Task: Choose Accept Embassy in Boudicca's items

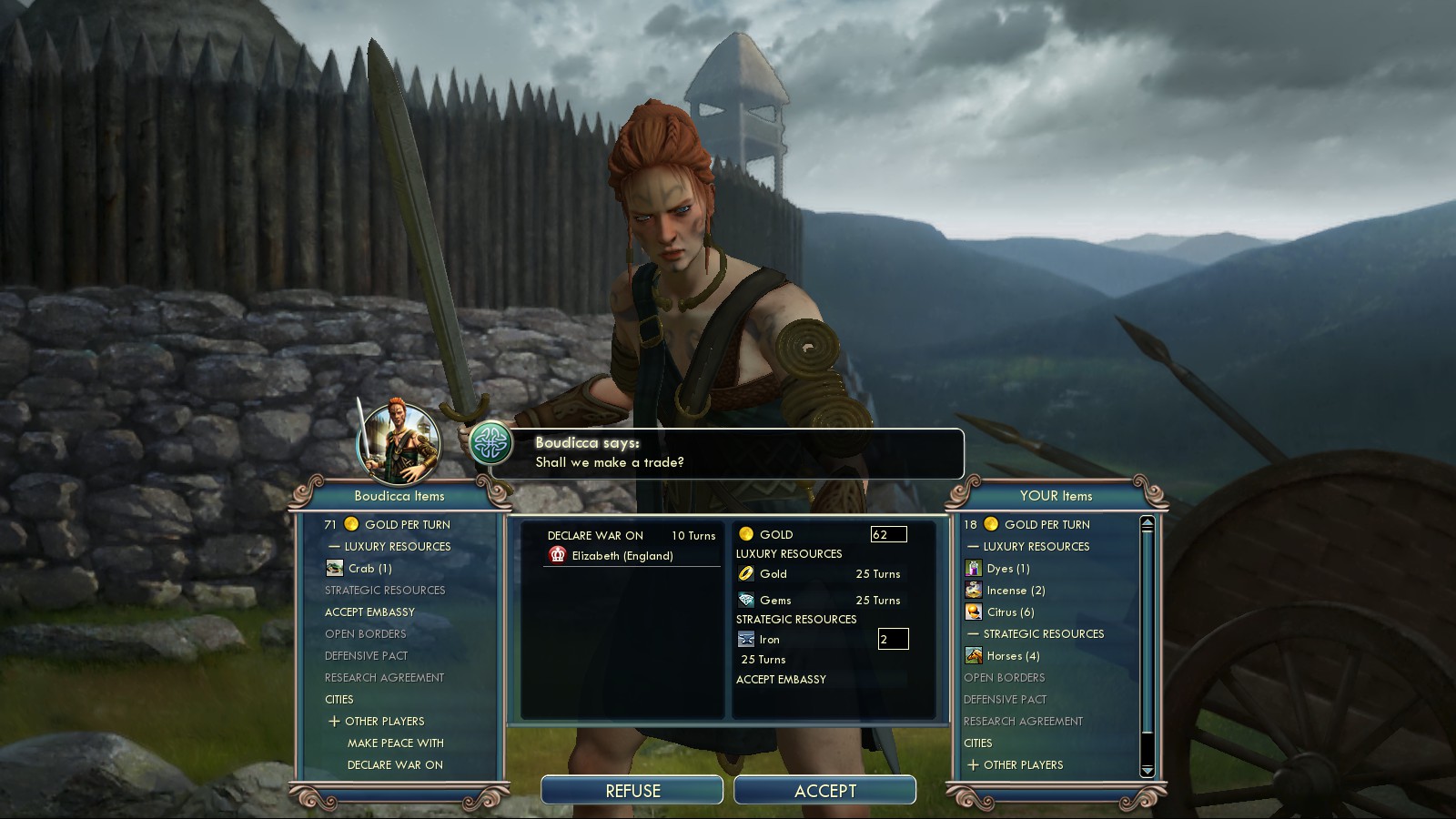Action: 369,612
